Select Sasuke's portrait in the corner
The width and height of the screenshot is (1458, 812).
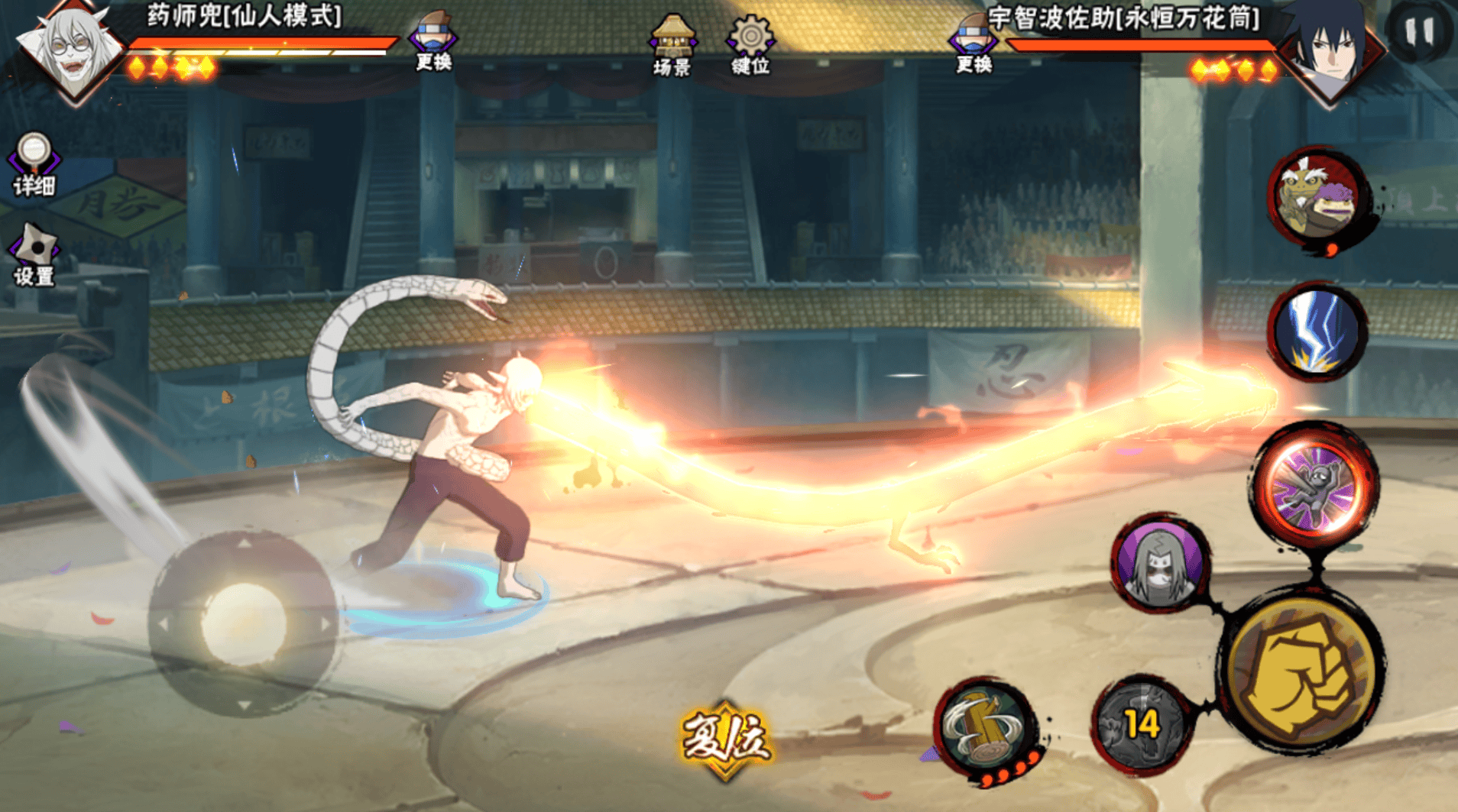pyautogui.click(x=1330, y=50)
